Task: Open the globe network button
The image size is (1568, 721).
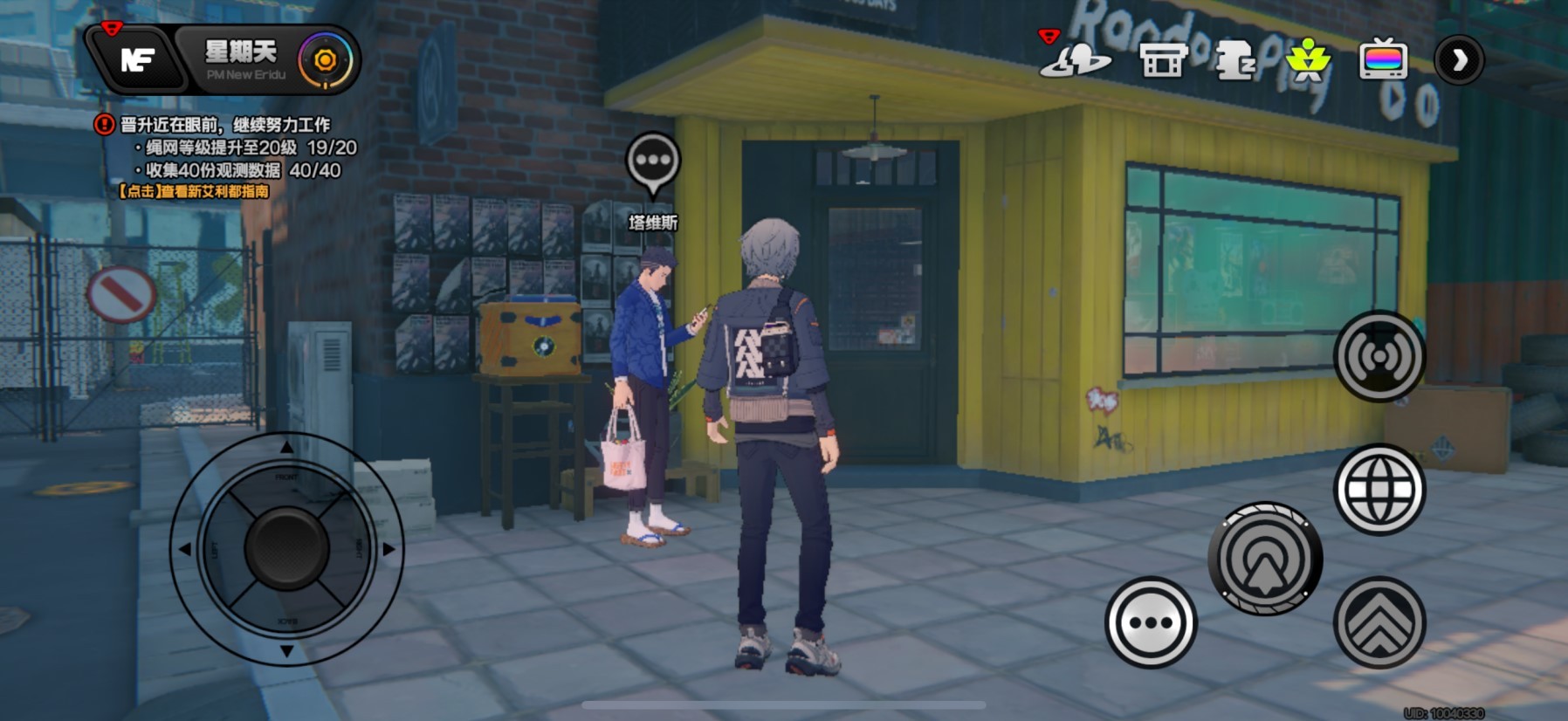Action: coord(1379,490)
